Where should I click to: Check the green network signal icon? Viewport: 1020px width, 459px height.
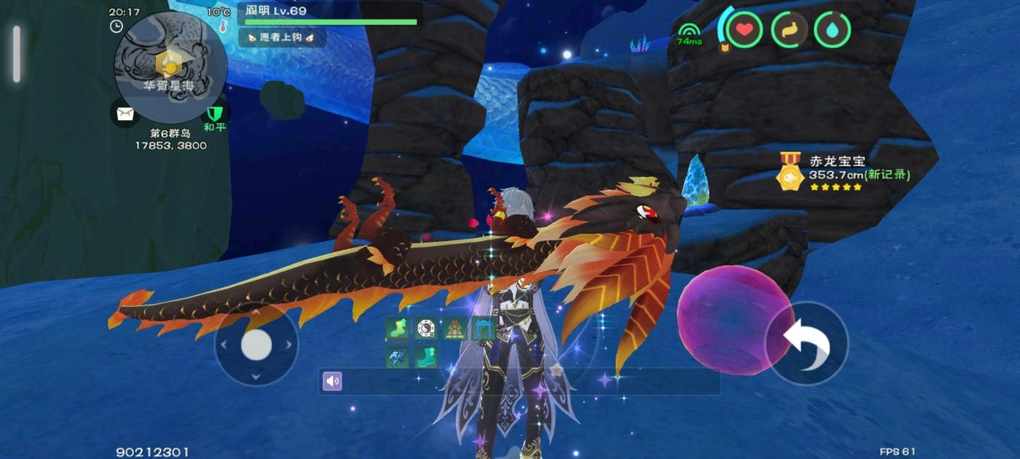[x=688, y=32]
